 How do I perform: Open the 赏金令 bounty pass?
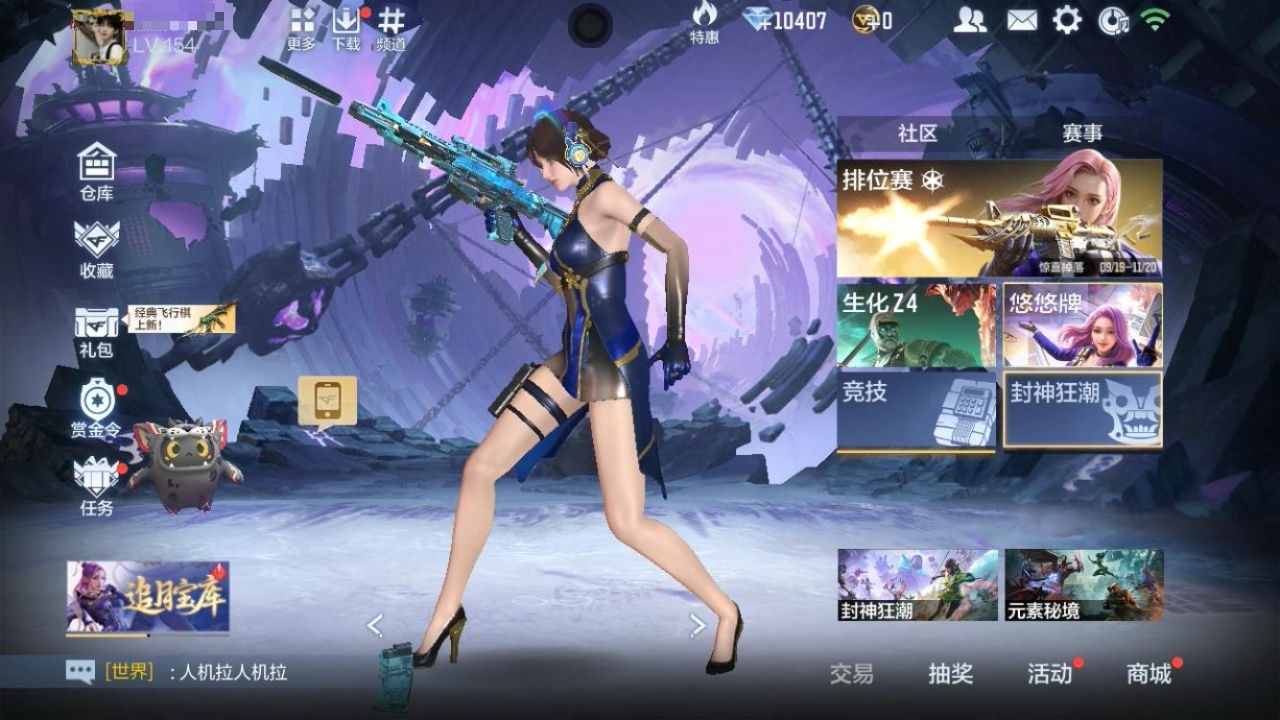(97, 407)
